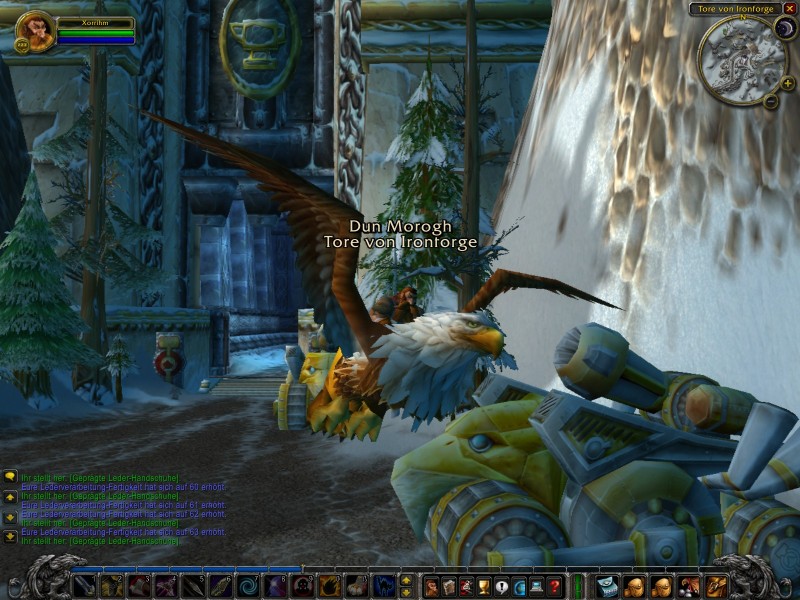The height and width of the screenshot is (600, 800).
Task: Close the minimap with the red X
Action: click(790, 8)
